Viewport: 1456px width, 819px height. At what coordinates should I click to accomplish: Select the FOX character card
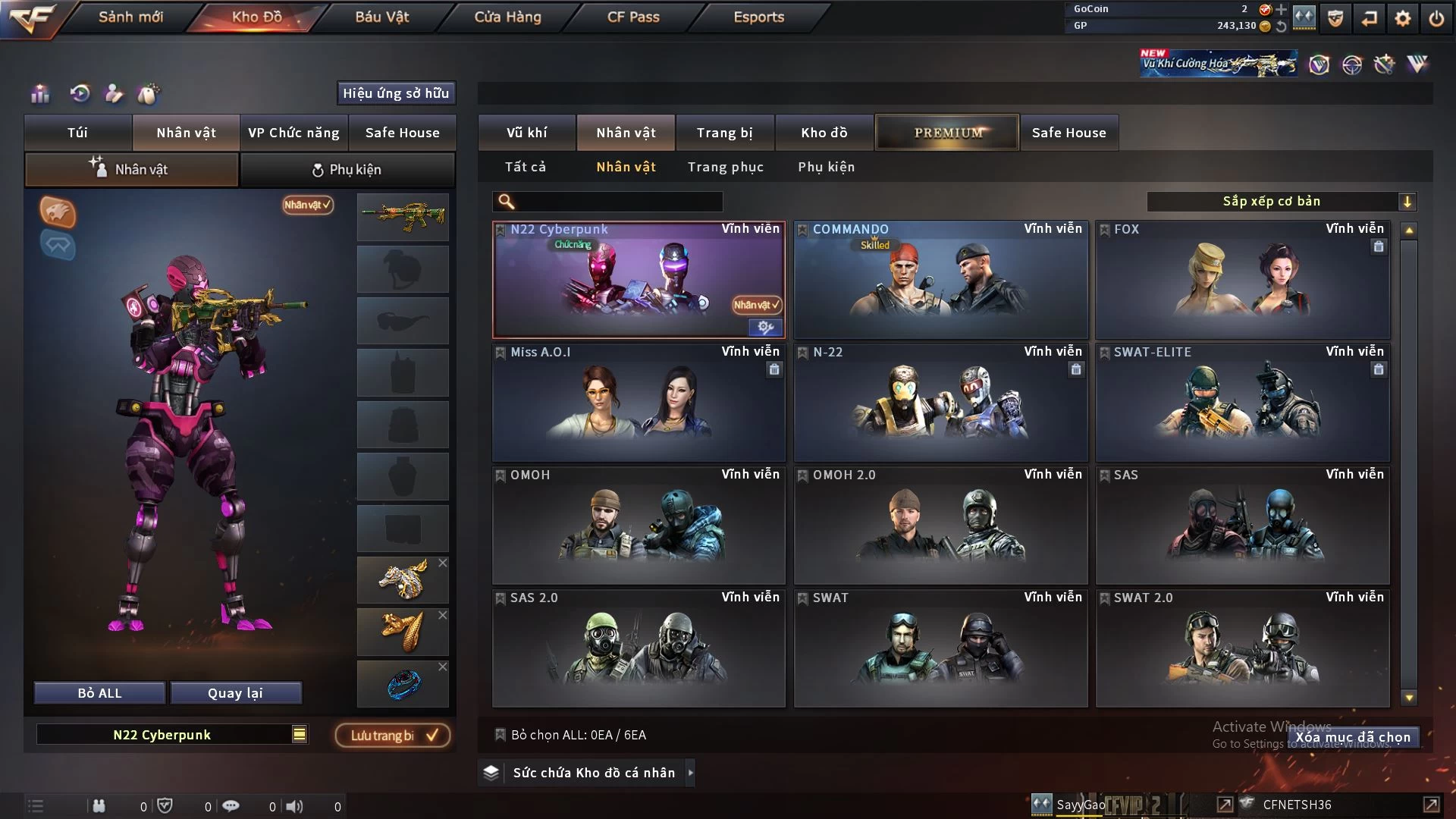[x=1242, y=280]
